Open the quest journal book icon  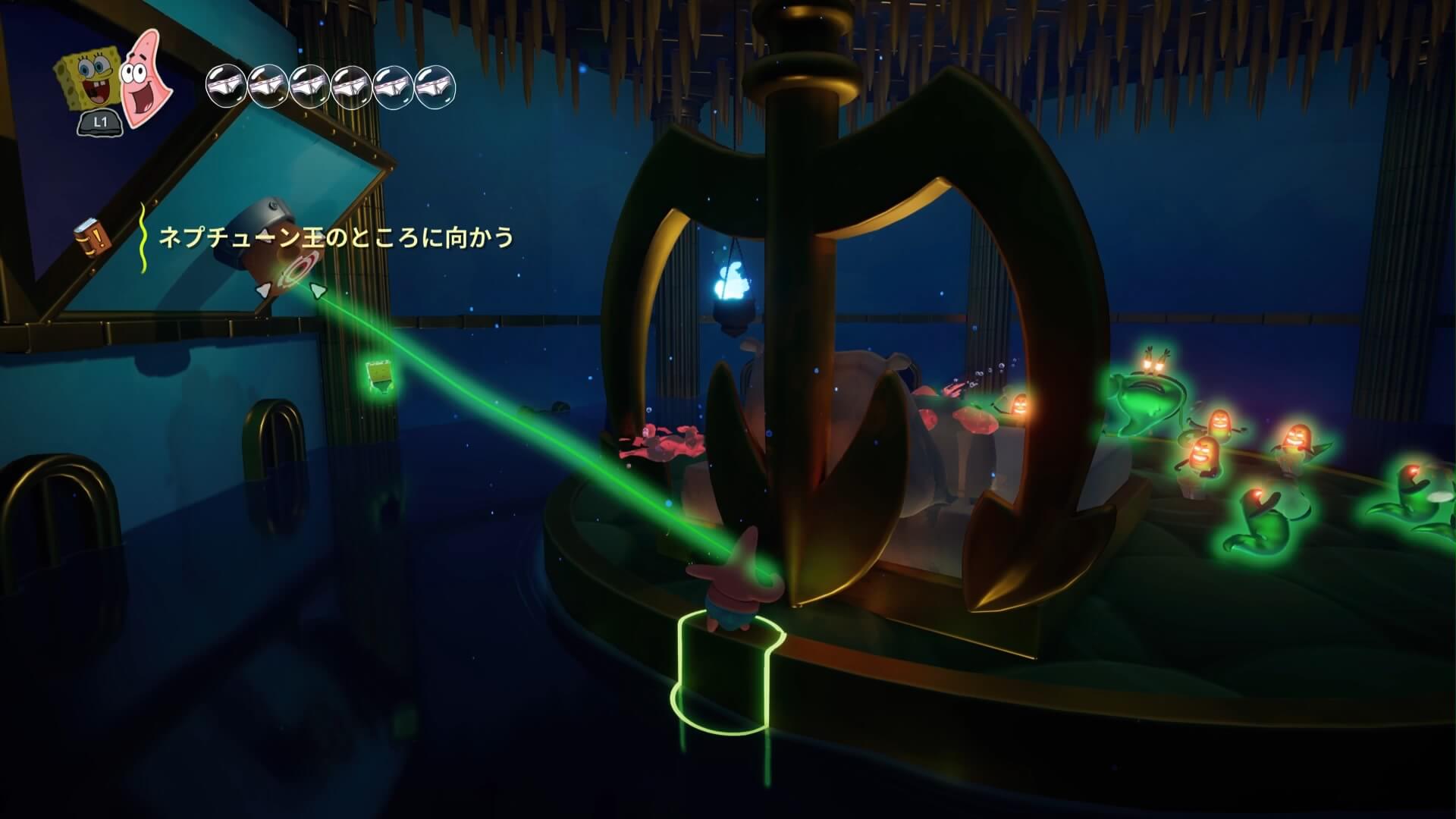click(93, 235)
